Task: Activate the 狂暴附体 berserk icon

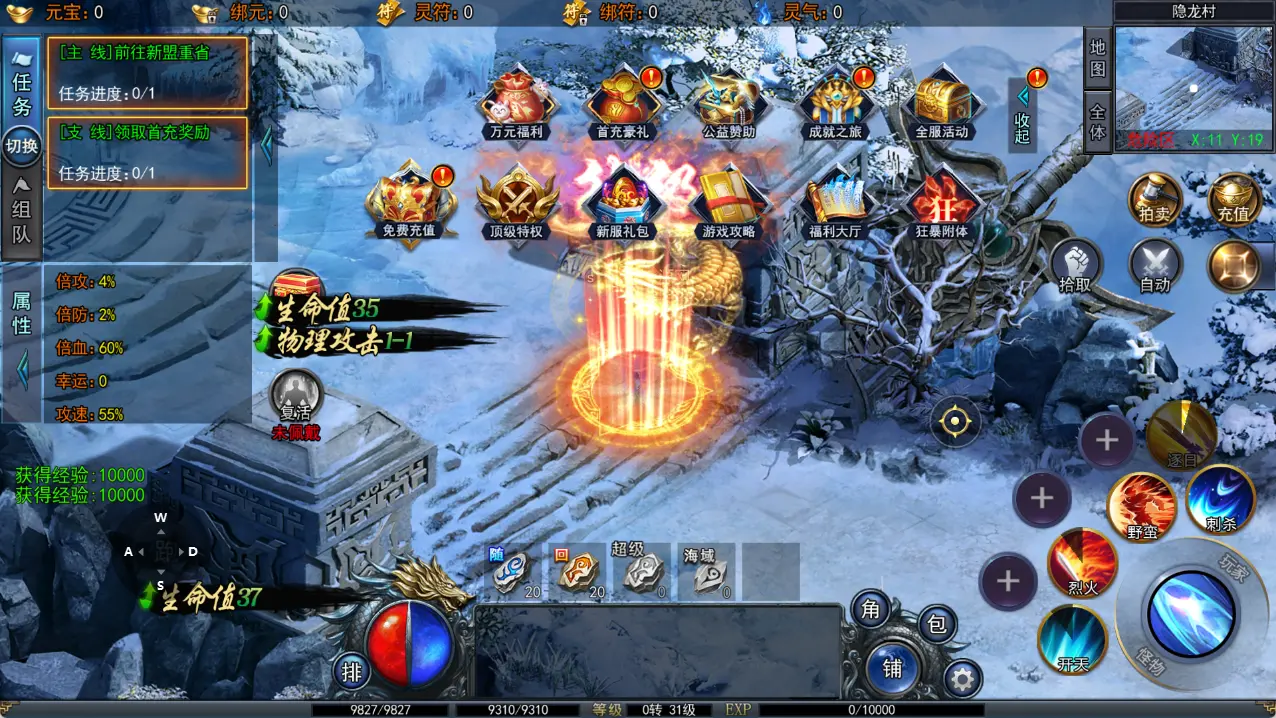Action: (x=941, y=201)
